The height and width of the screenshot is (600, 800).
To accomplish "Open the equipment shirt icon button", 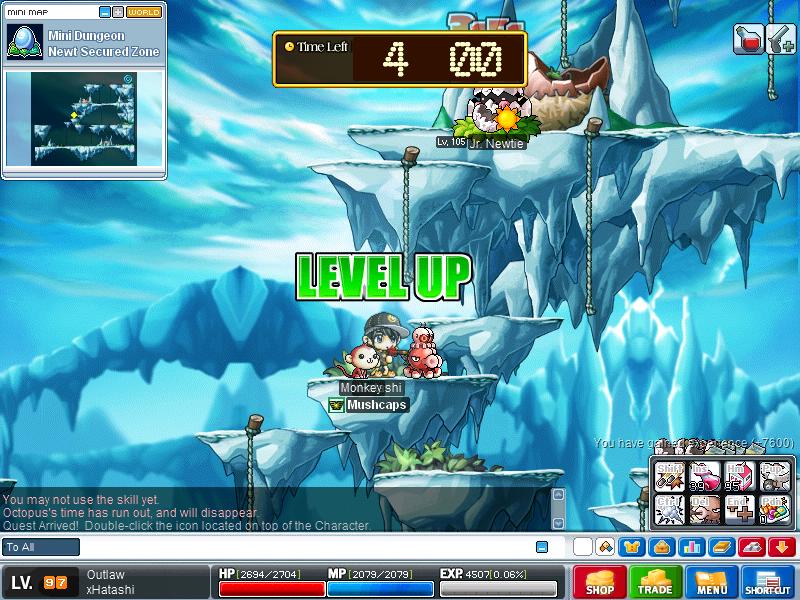I will (630, 547).
